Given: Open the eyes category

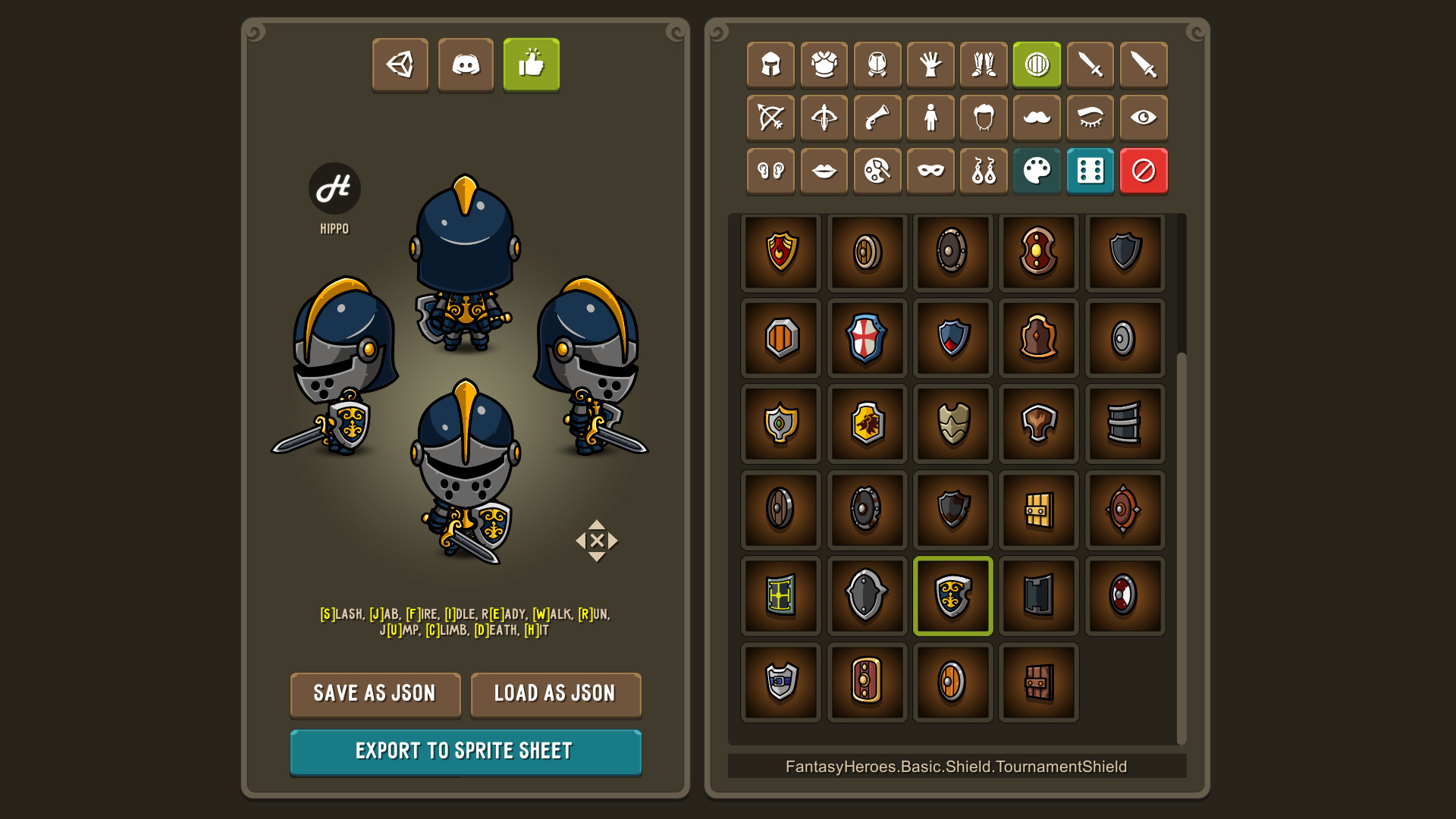Looking at the screenshot, I should coord(1142,118).
